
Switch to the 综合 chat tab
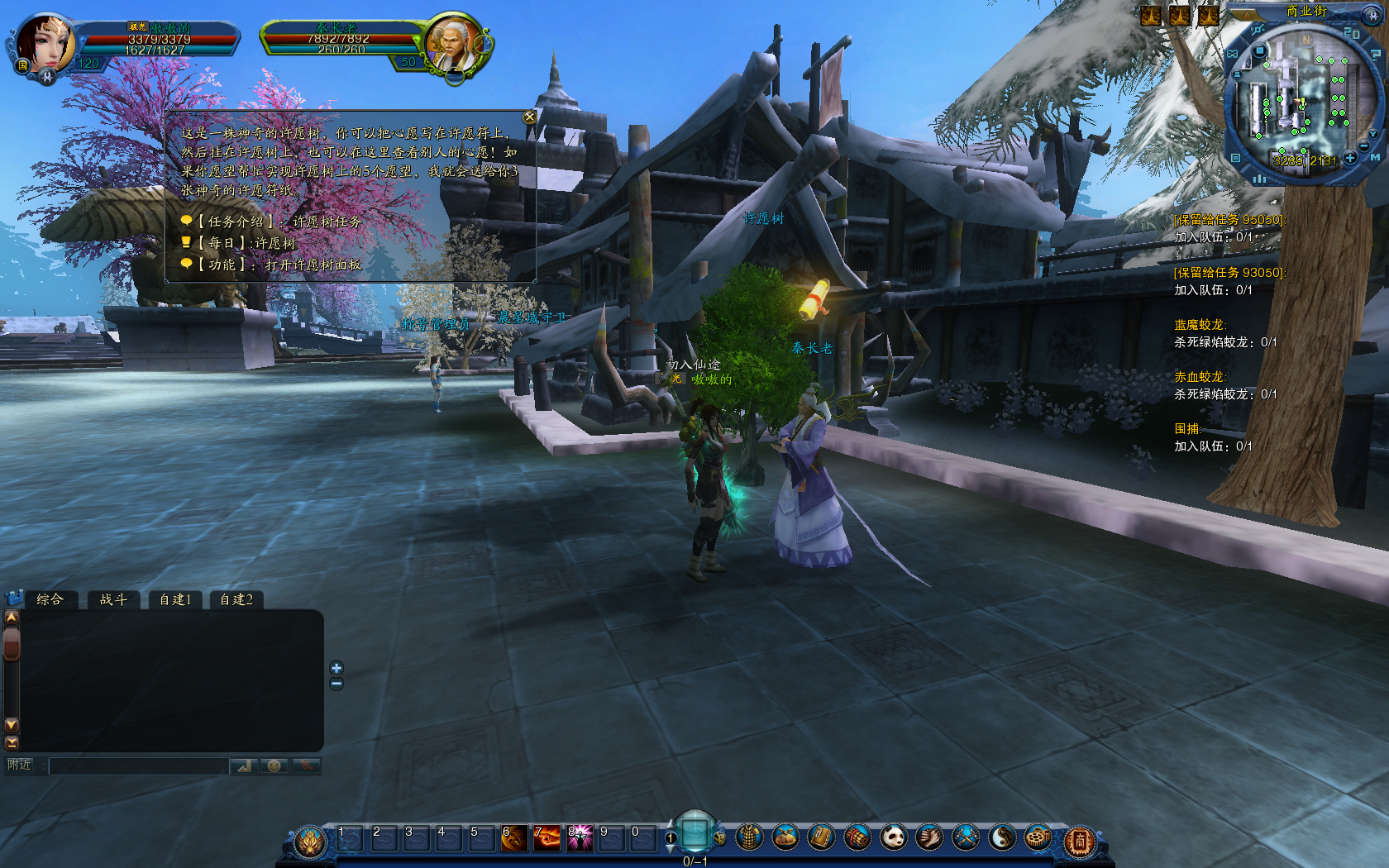click(x=50, y=599)
